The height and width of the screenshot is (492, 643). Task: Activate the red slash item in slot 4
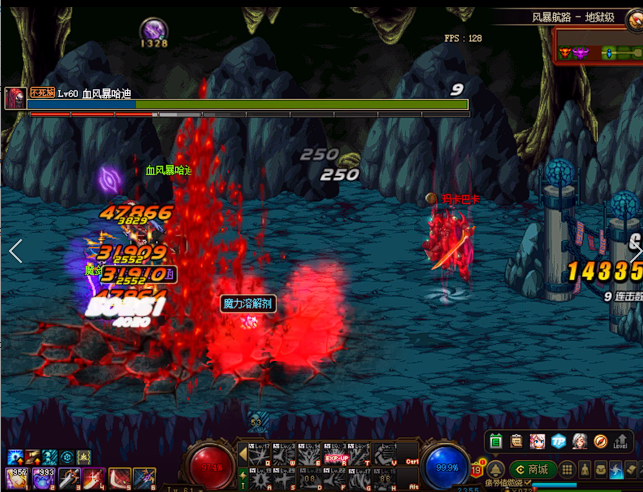pos(95,479)
